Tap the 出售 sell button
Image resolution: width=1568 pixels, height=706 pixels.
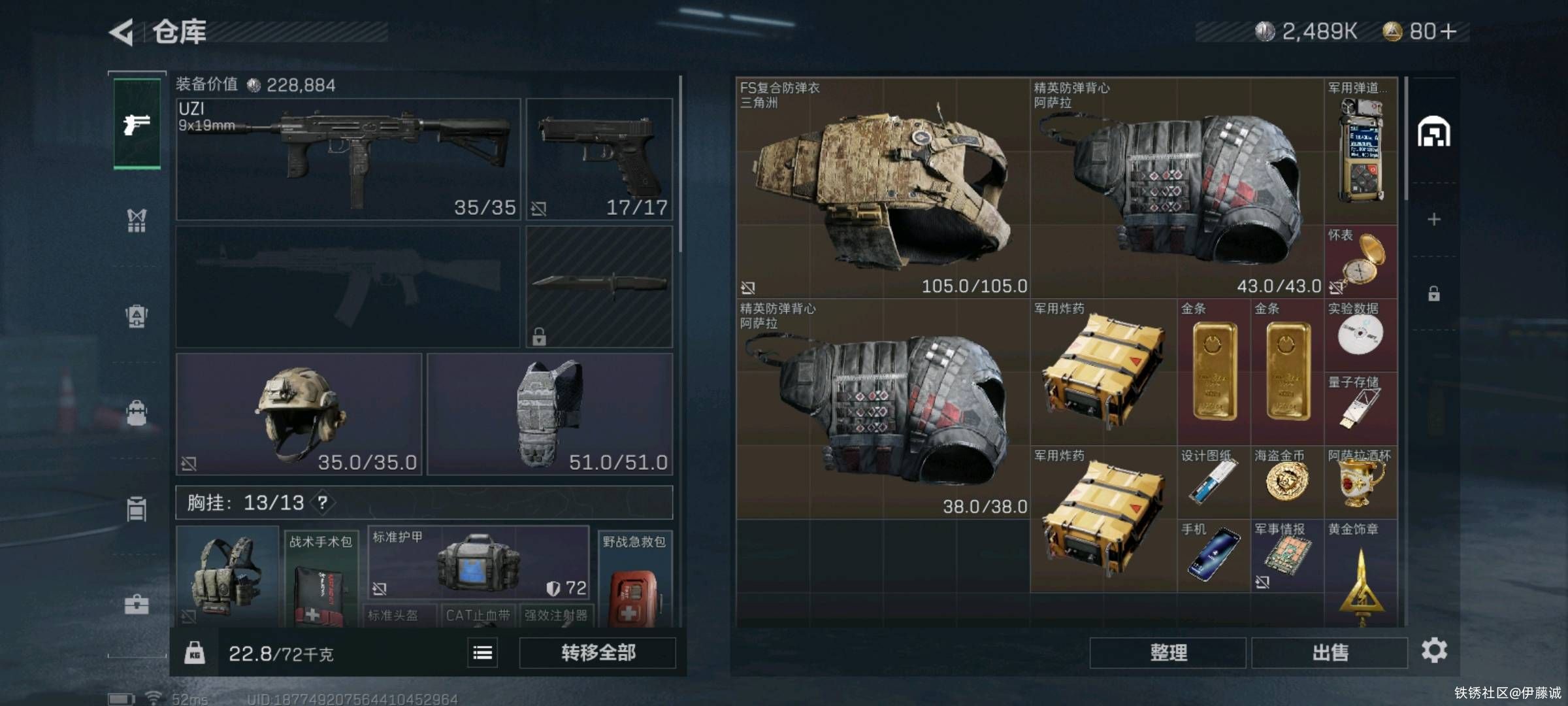1330,652
